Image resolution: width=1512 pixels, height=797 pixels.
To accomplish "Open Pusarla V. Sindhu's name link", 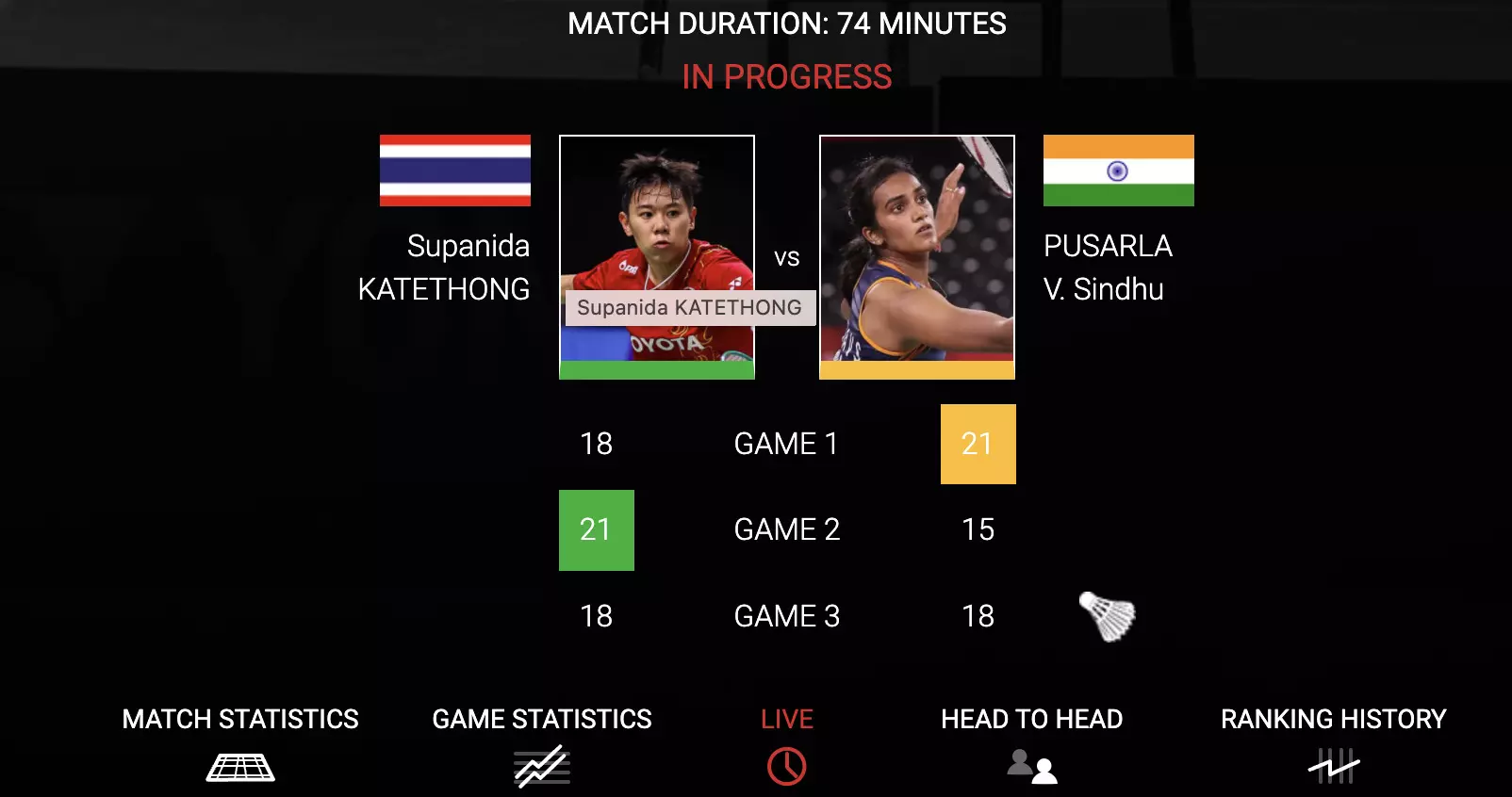I will 1107,268.
